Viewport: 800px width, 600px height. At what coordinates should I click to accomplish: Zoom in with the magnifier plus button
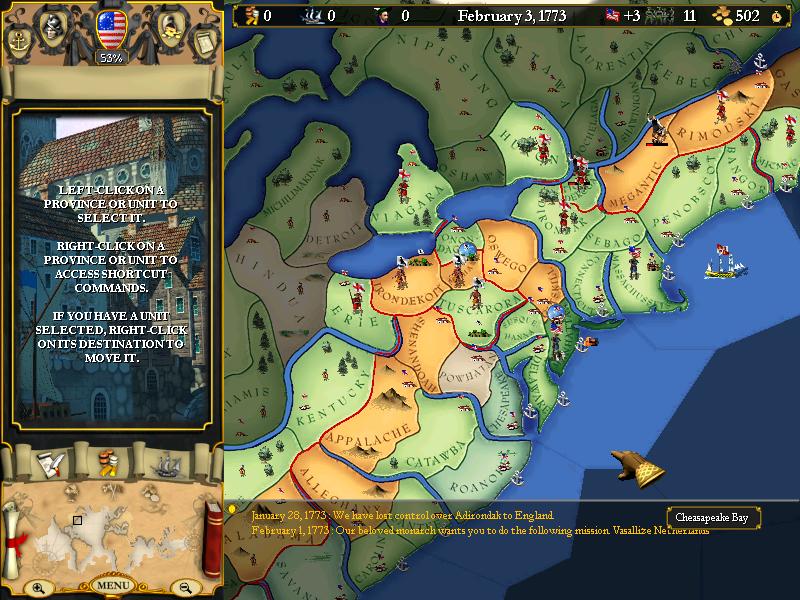coord(39,588)
